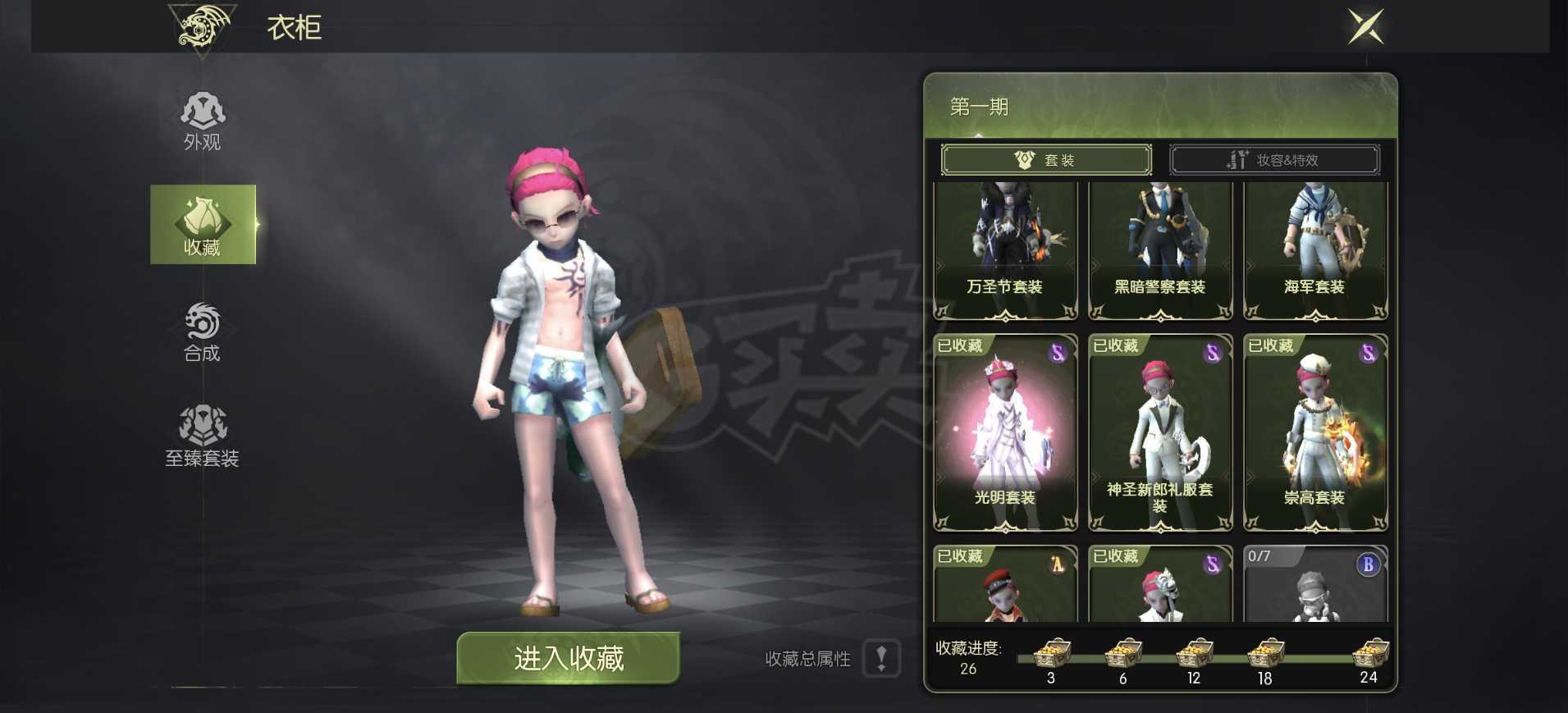Choose the 神圣新郎礼服套装 card

tap(1160, 433)
